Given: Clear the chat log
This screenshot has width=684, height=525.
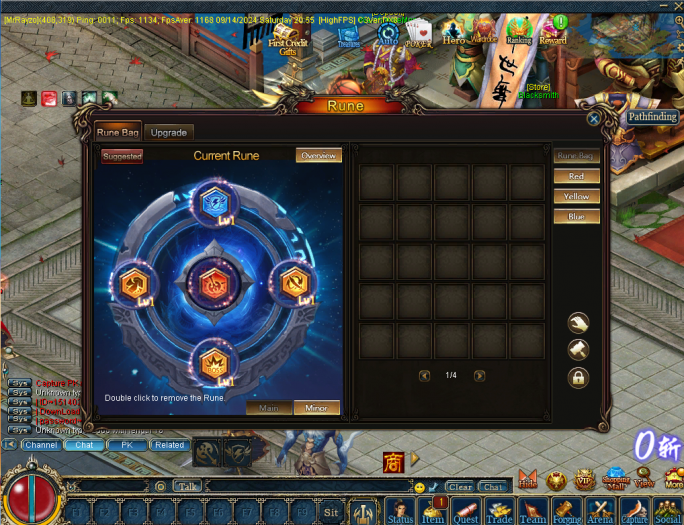Looking at the screenshot, I should [460, 487].
